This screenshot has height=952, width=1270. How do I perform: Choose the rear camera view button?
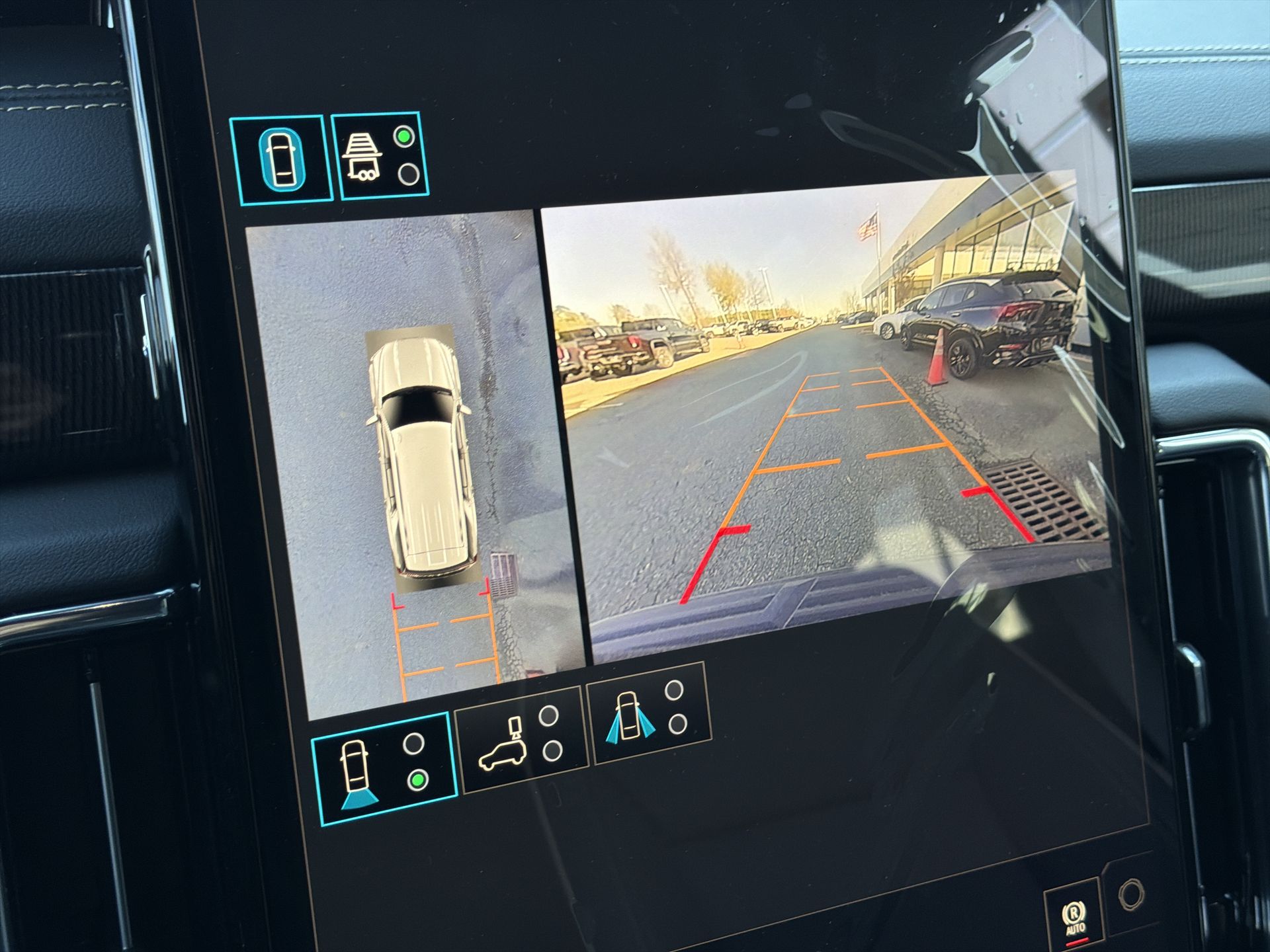[384, 769]
